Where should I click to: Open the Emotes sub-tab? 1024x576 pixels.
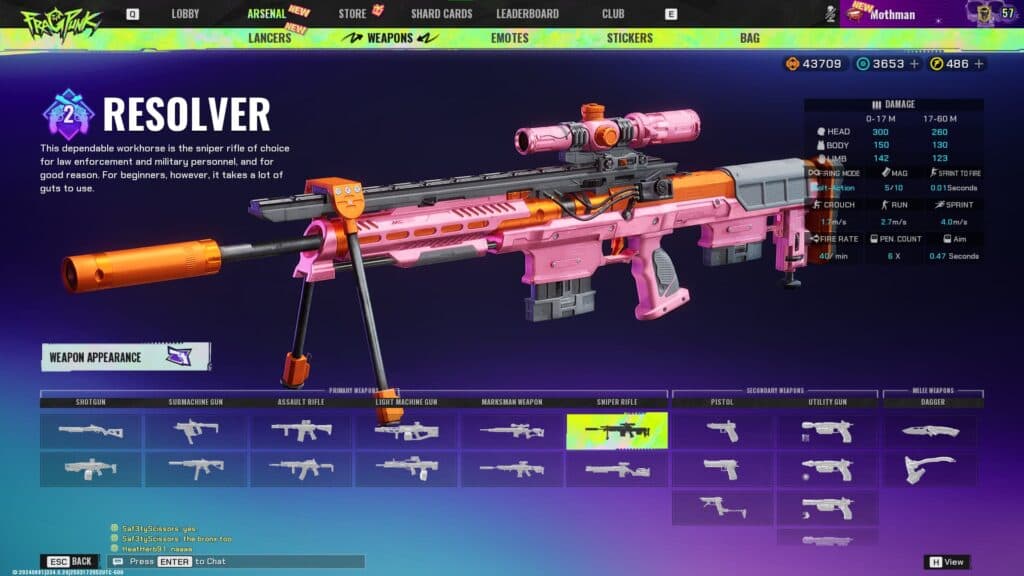[x=510, y=38]
